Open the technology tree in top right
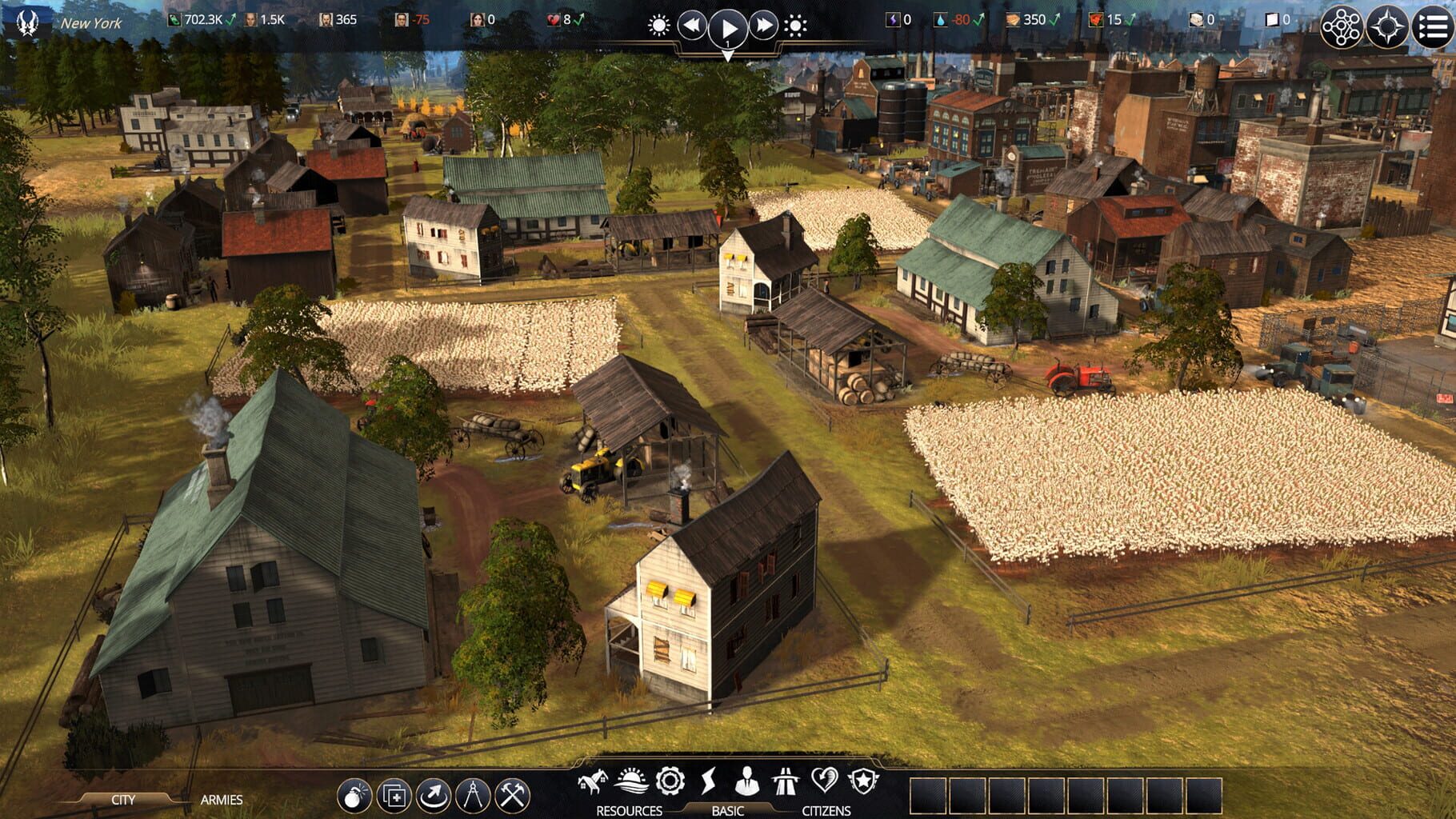 click(x=1342, y=25)
